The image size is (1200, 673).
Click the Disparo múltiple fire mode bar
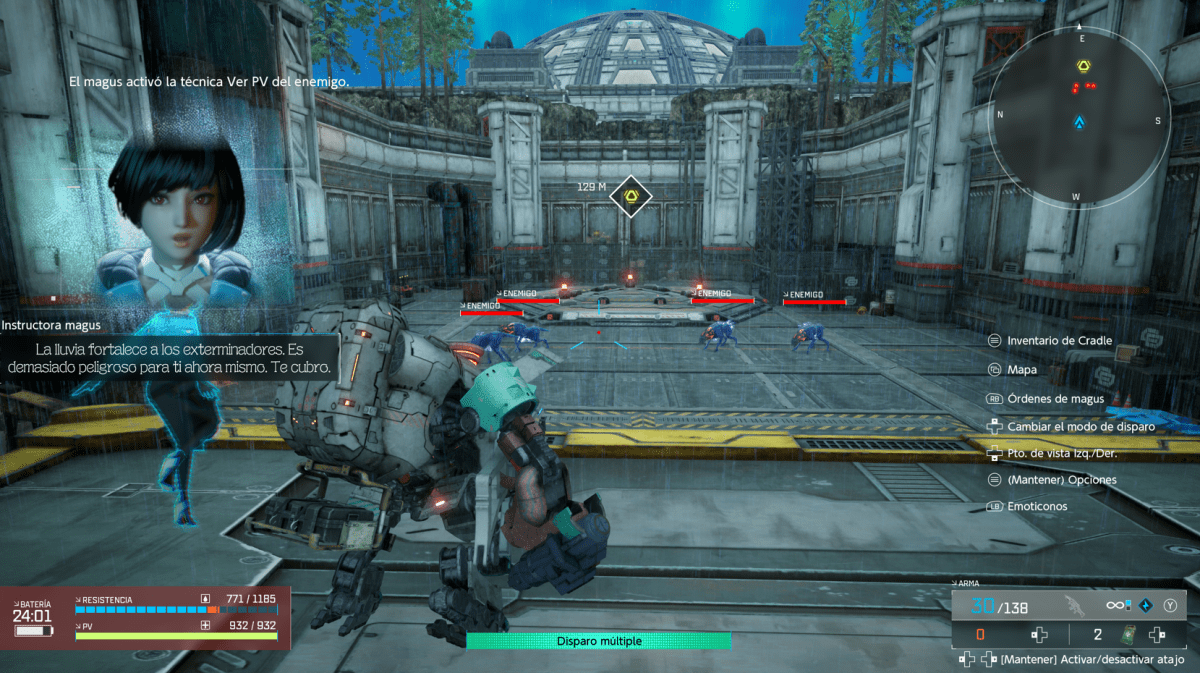[599, 641]
